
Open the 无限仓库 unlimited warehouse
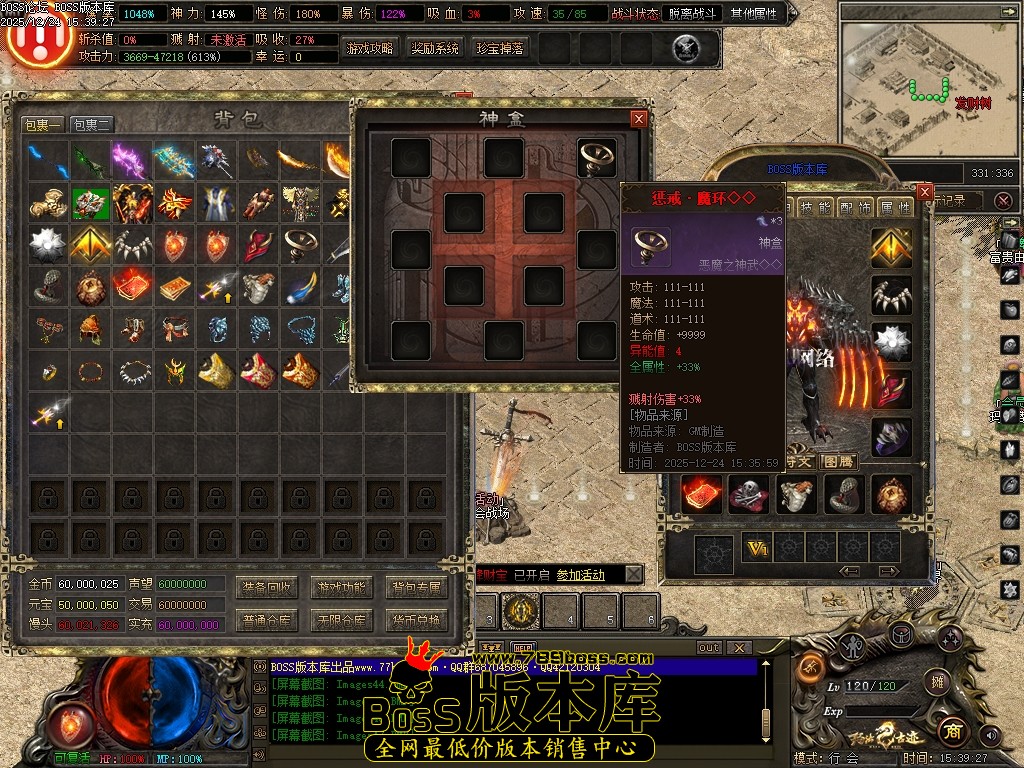point(342,621)
